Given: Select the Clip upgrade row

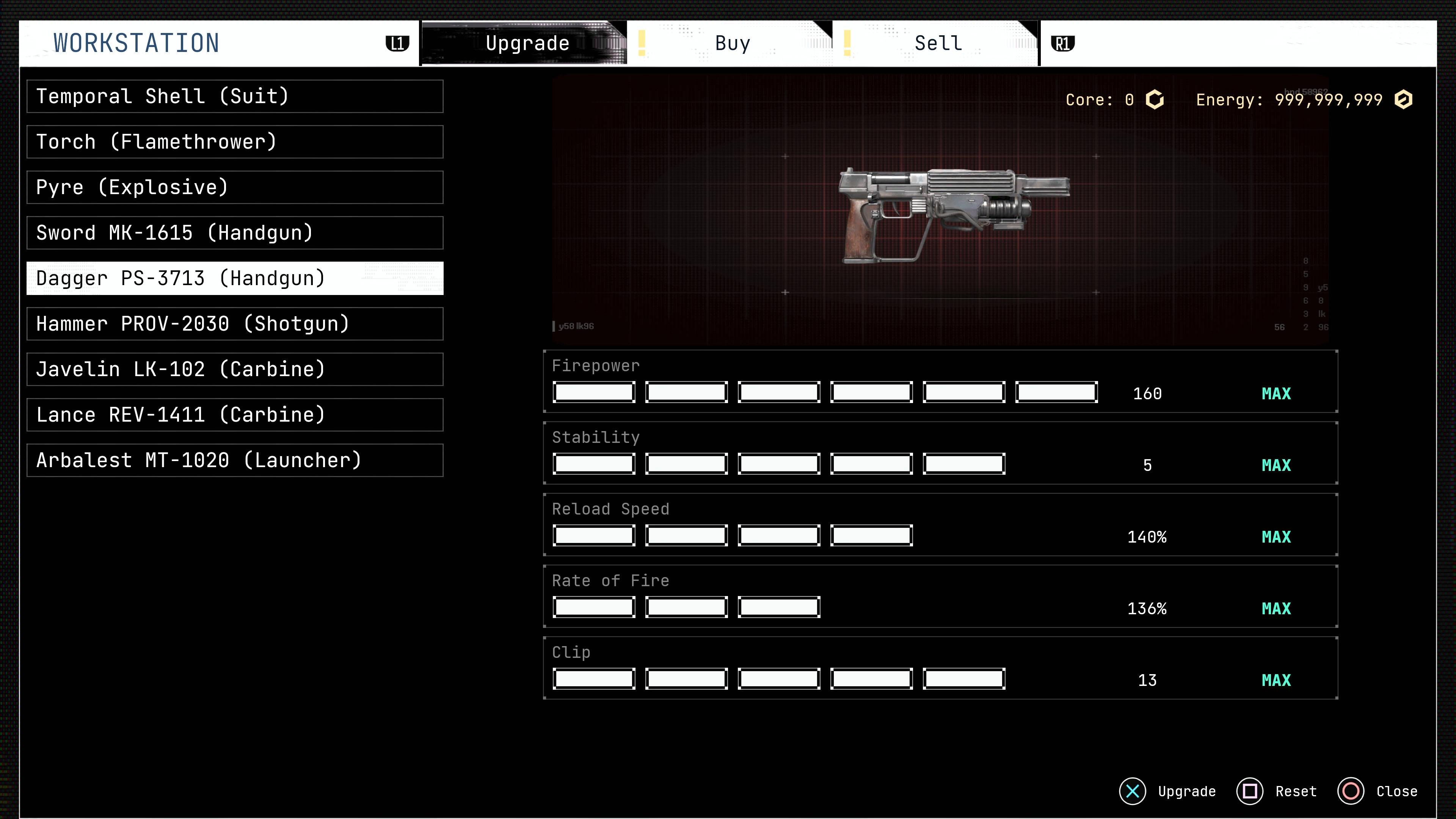Looking at the screenshot, I should point(940,668).
